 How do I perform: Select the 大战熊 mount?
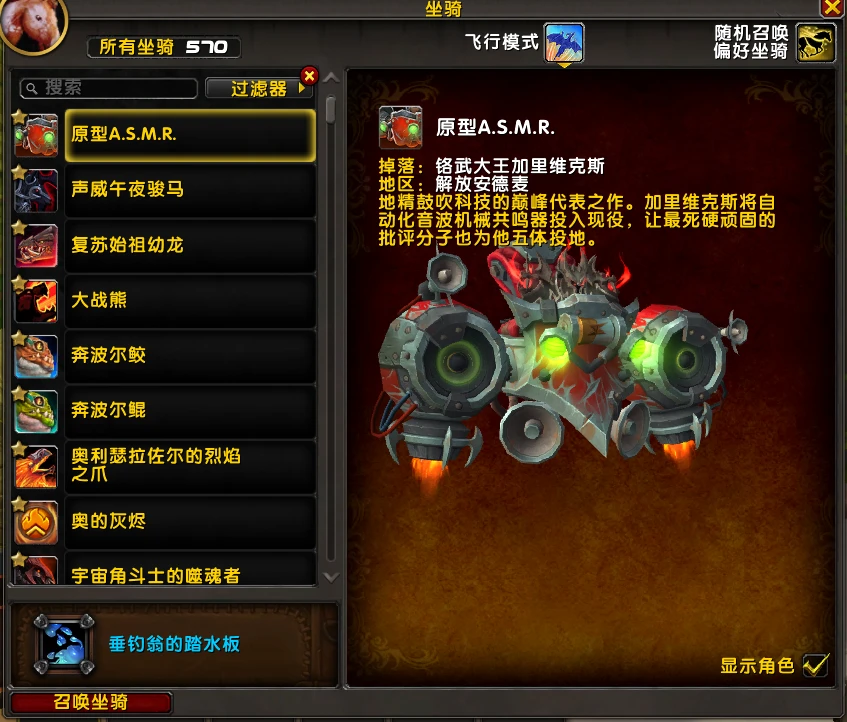[190, 300]
